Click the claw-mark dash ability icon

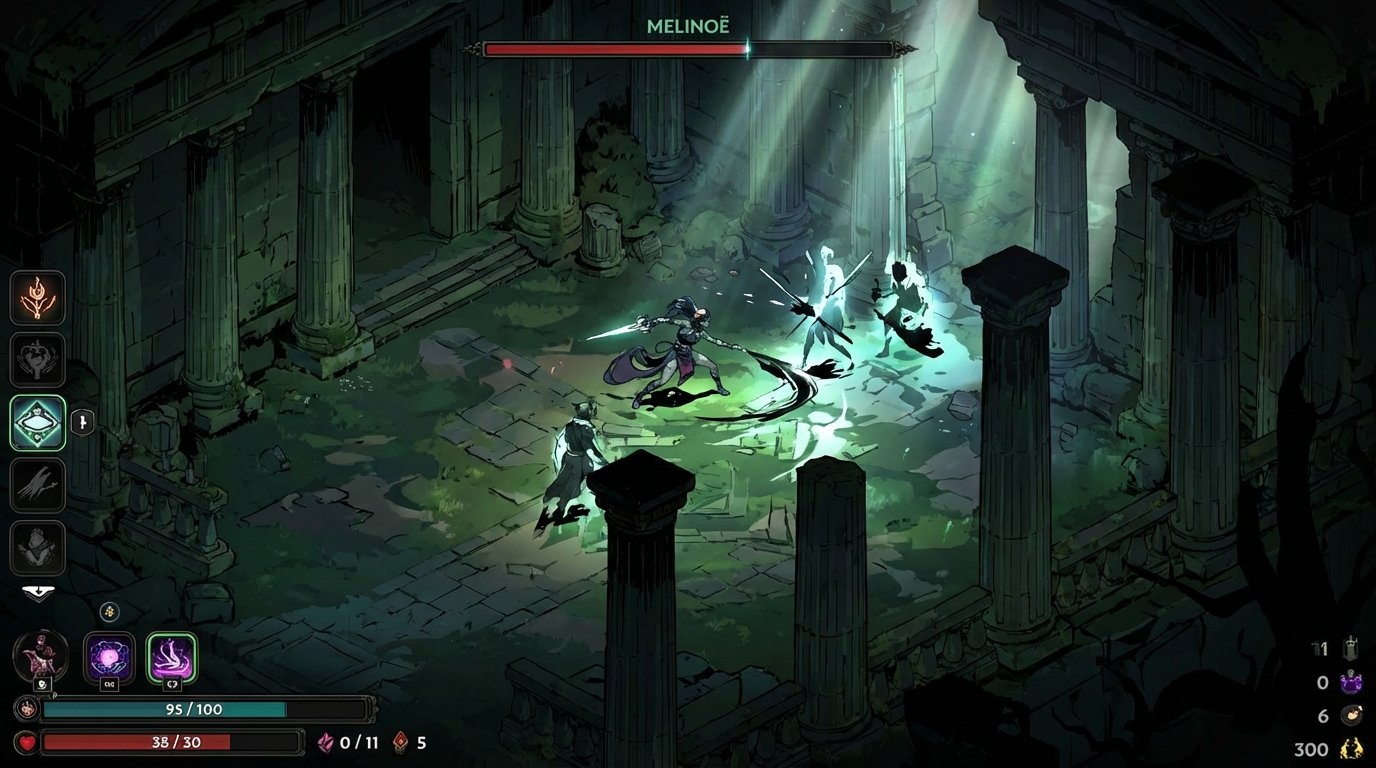click(38, 485)
